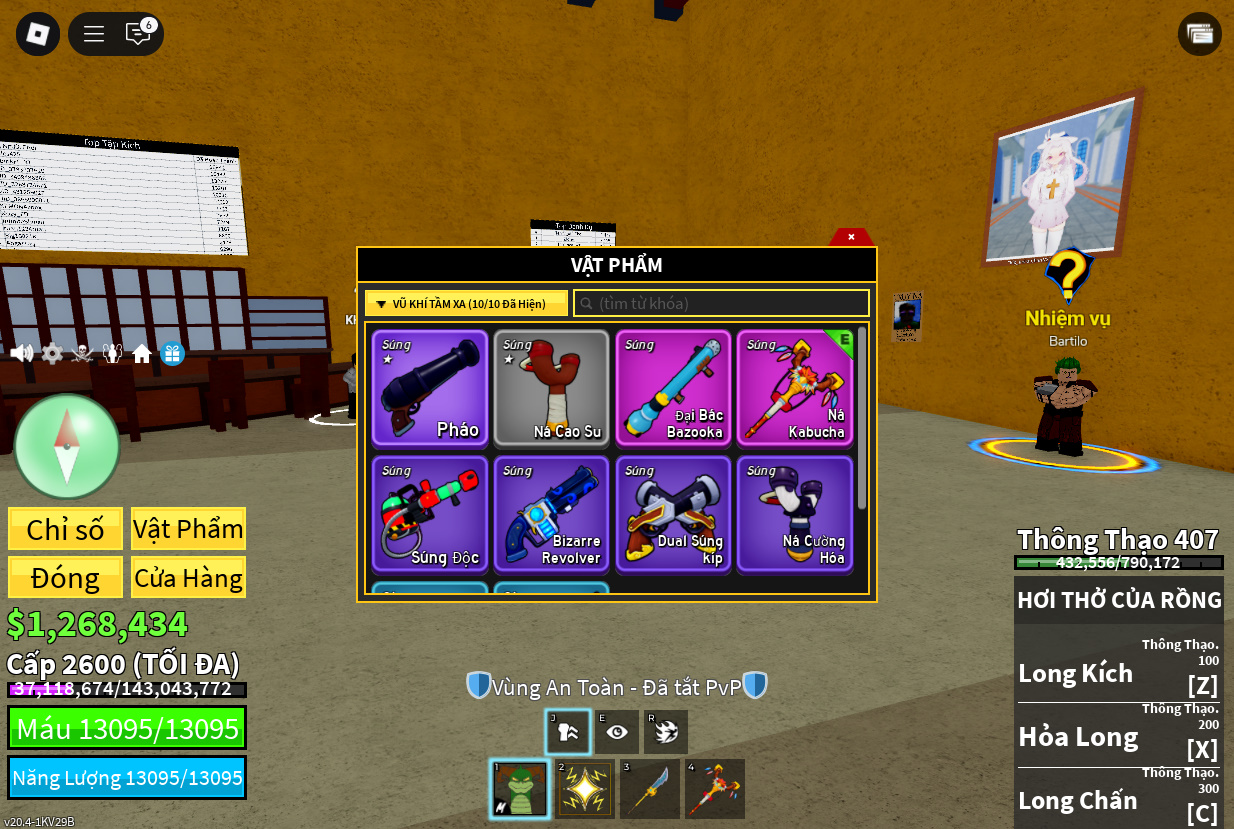Open the Cửa Hàng shop
1234x829 pixels.
pyautogui.click(x=188, y=578)
